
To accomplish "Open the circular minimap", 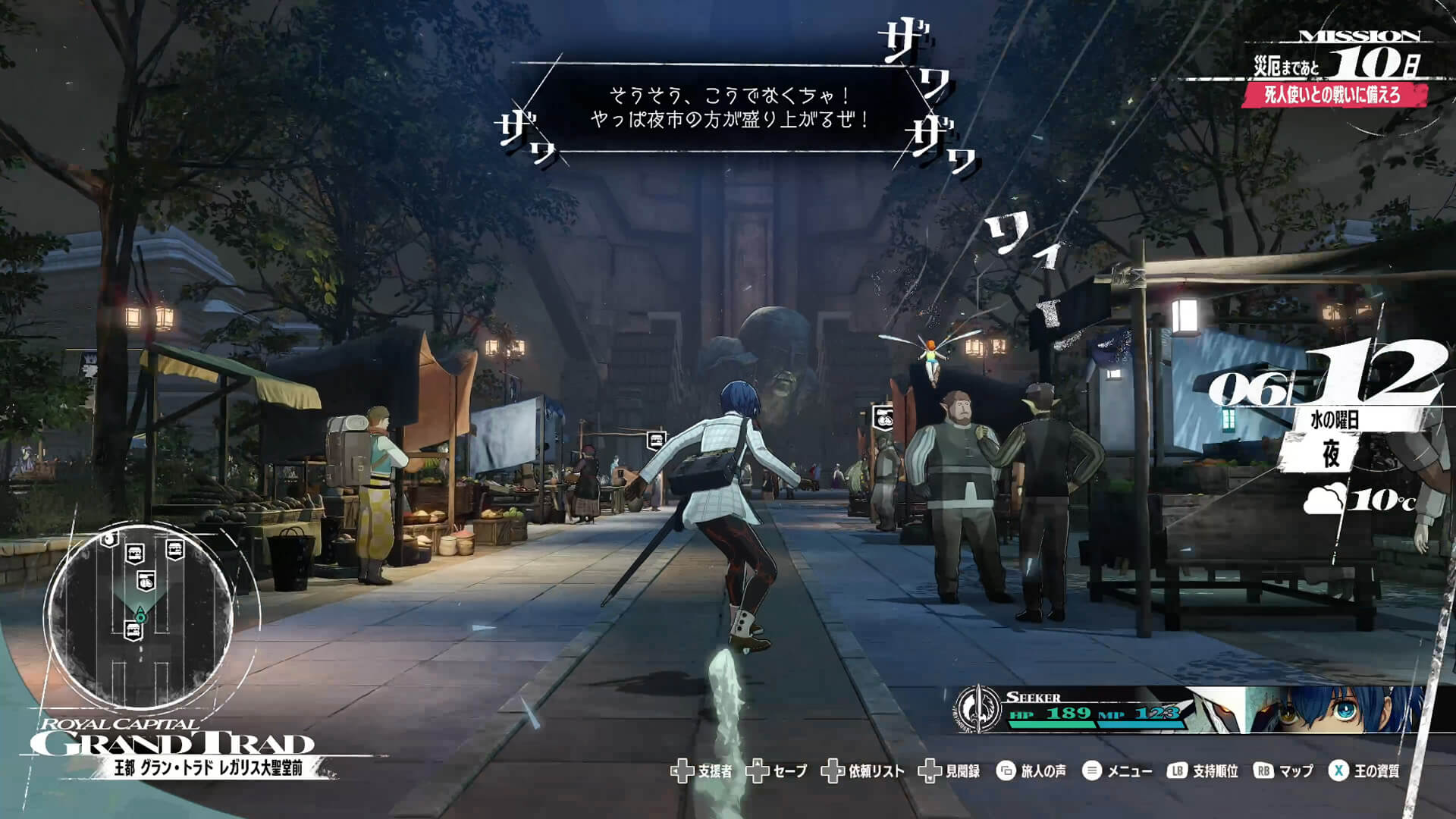I will coord(140,615).
